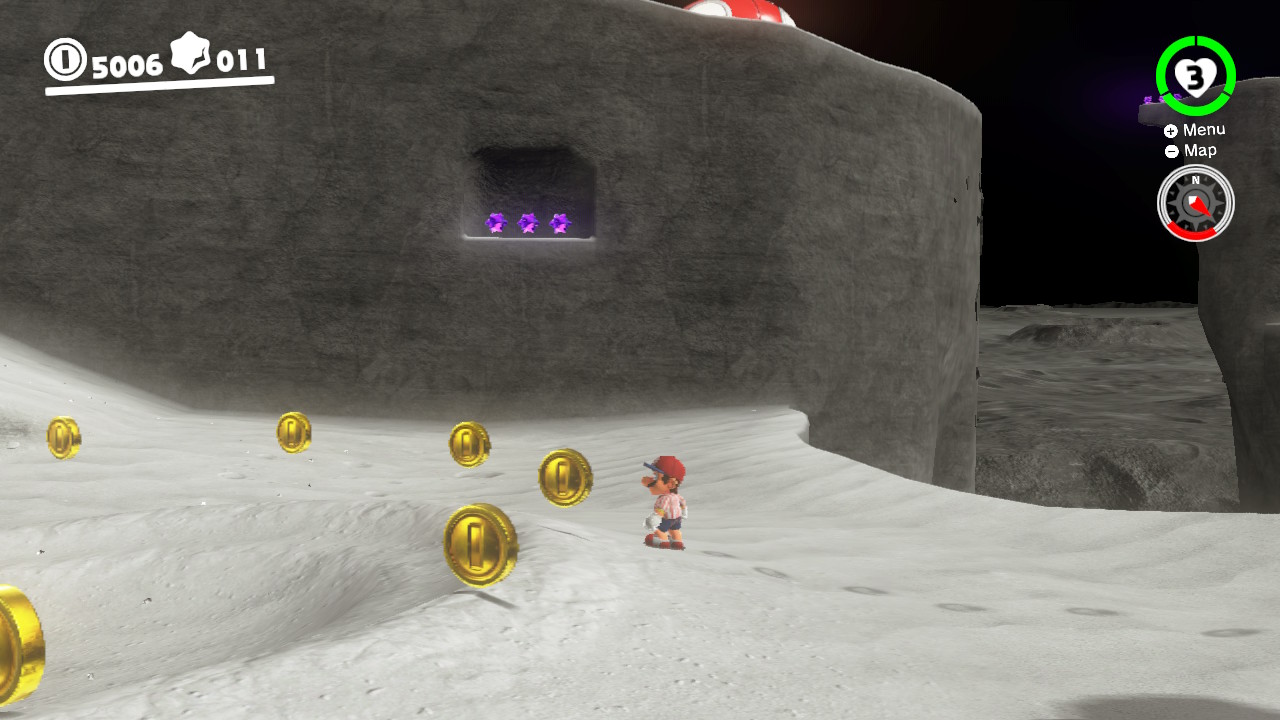Screen dimensions: 1280x720
Task: Click Mario standing on the moon surface
Action: (x=663, y=505)
